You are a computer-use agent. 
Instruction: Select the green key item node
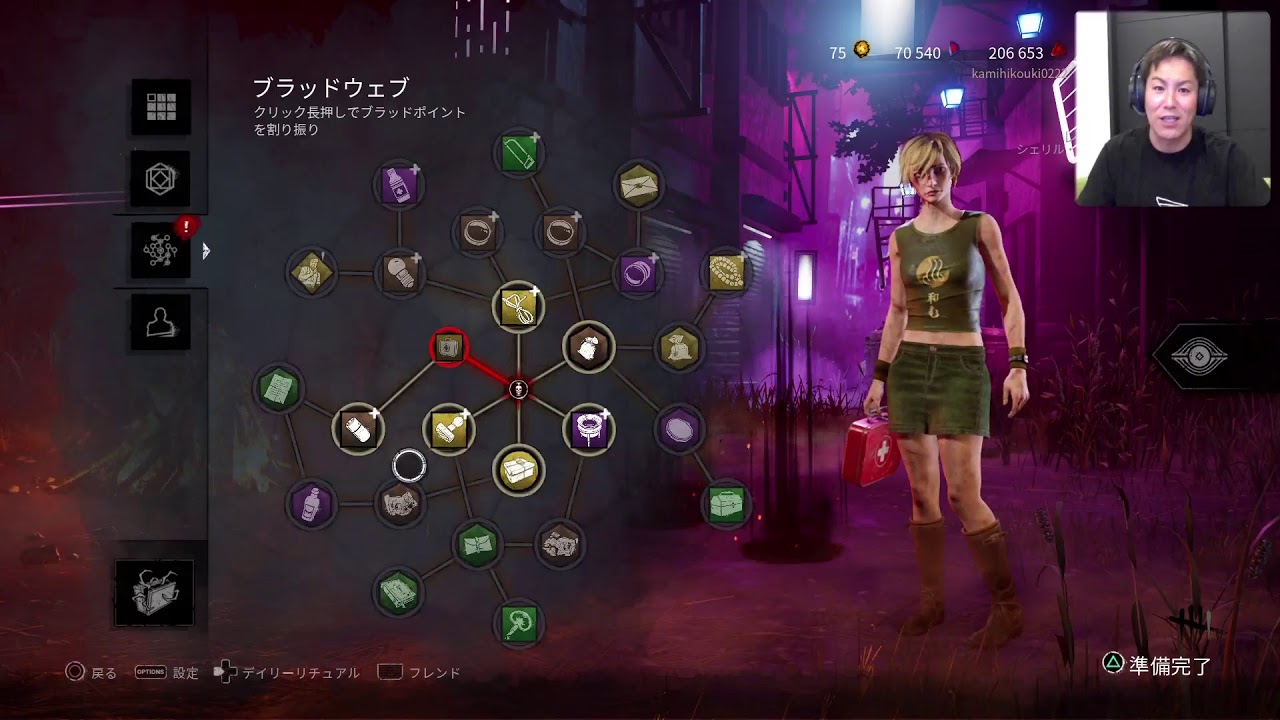click(x=519, y=623)
